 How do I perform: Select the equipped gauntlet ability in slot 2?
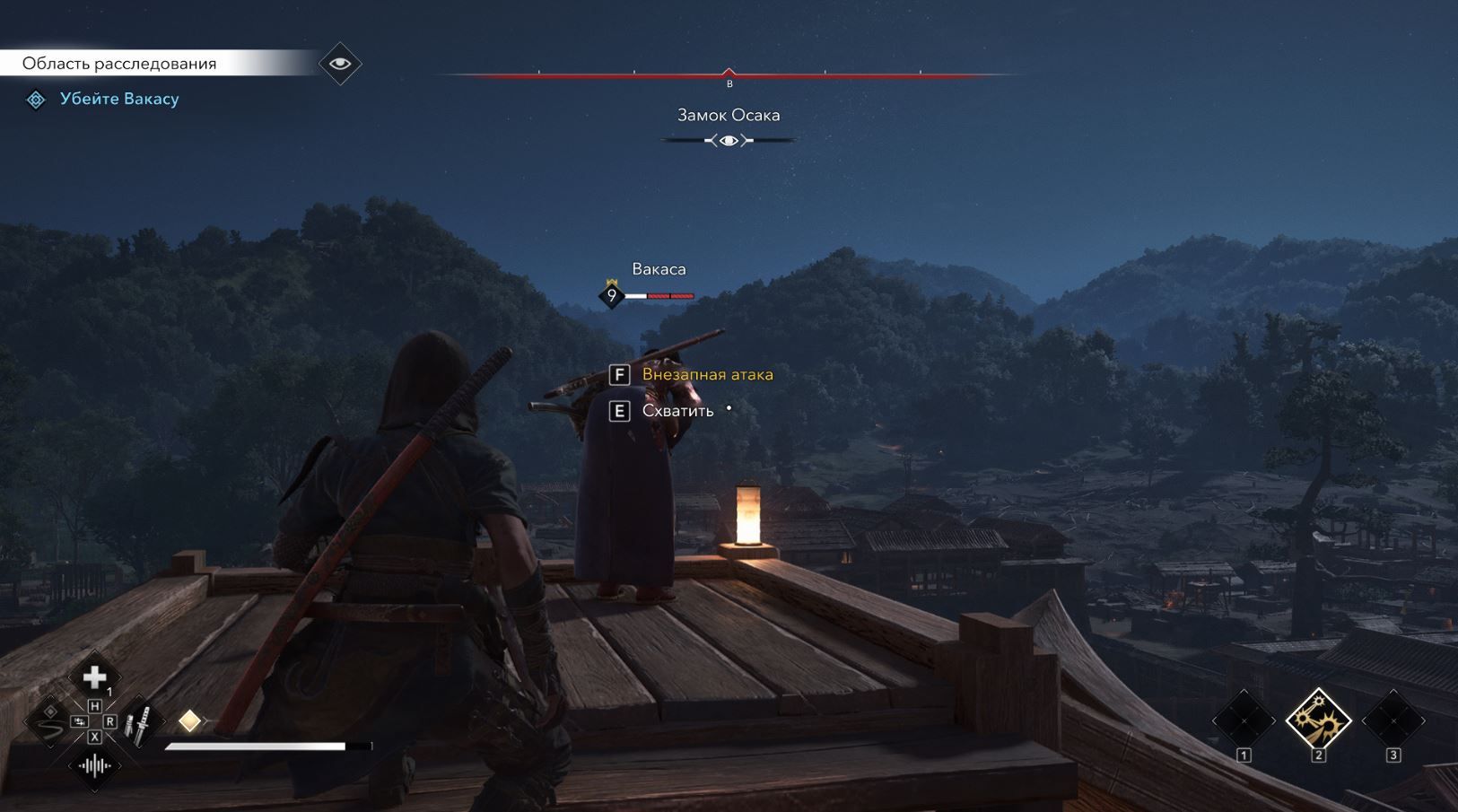(1319, 721)
